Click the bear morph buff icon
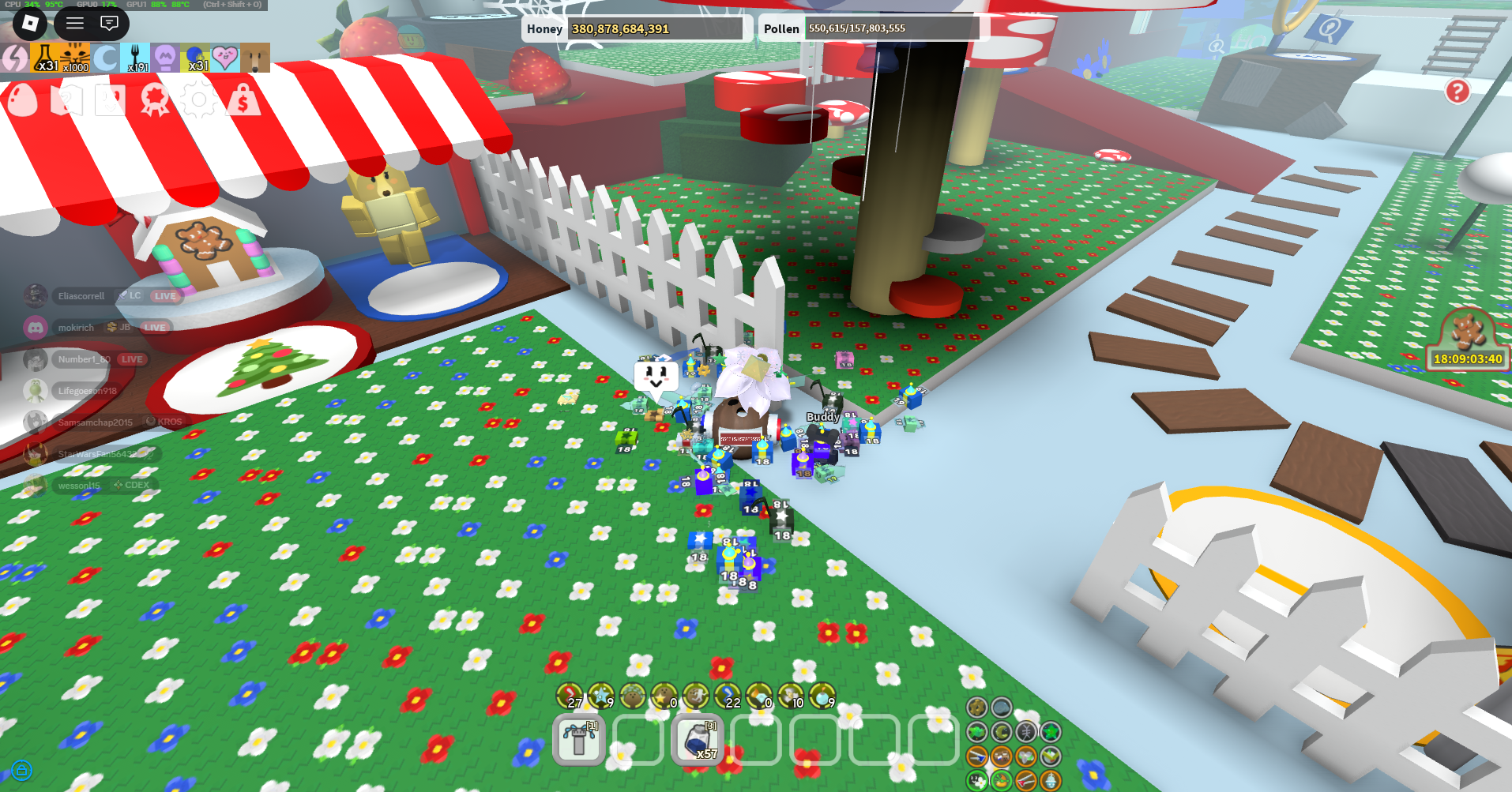This screenshot has height=792, width=1512. click(256, 56)
